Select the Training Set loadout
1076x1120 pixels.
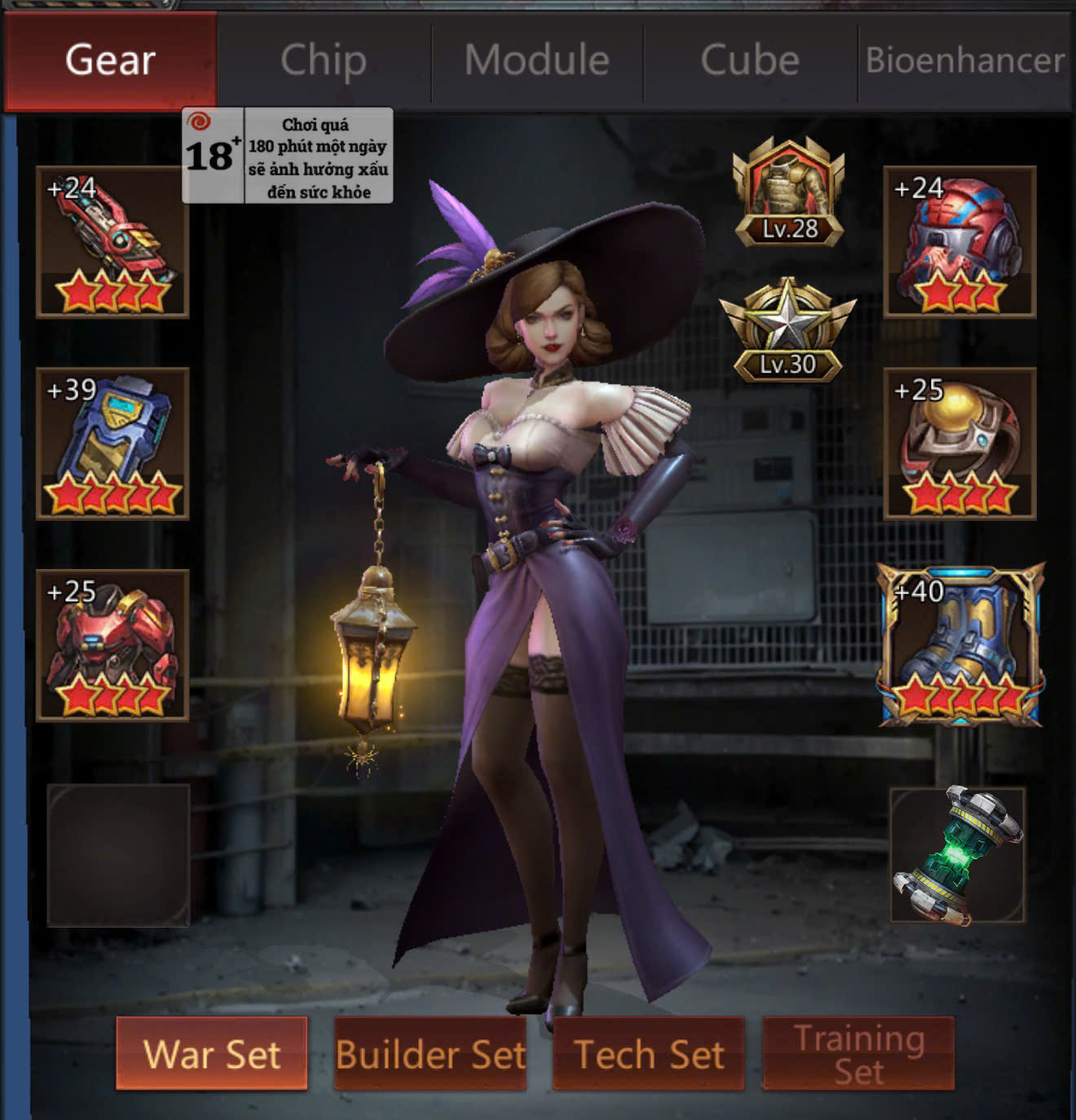pos(858,1053)
